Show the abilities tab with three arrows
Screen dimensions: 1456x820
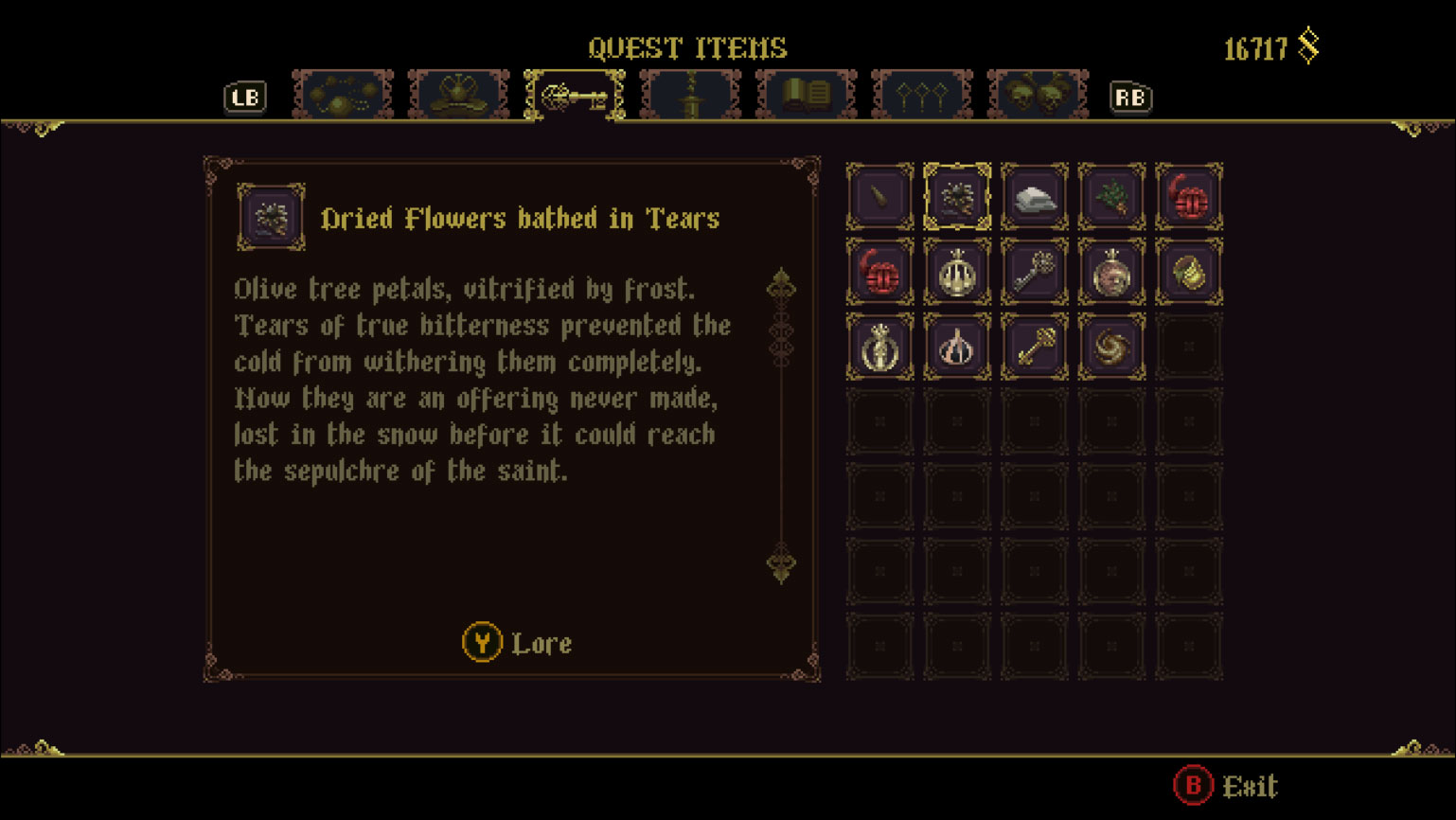[x=922, y=96]
